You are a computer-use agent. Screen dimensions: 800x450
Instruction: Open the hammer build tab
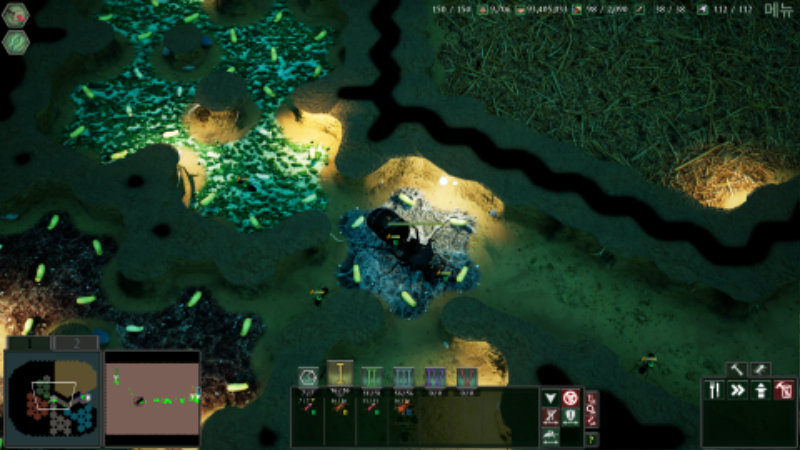point(736,370)
